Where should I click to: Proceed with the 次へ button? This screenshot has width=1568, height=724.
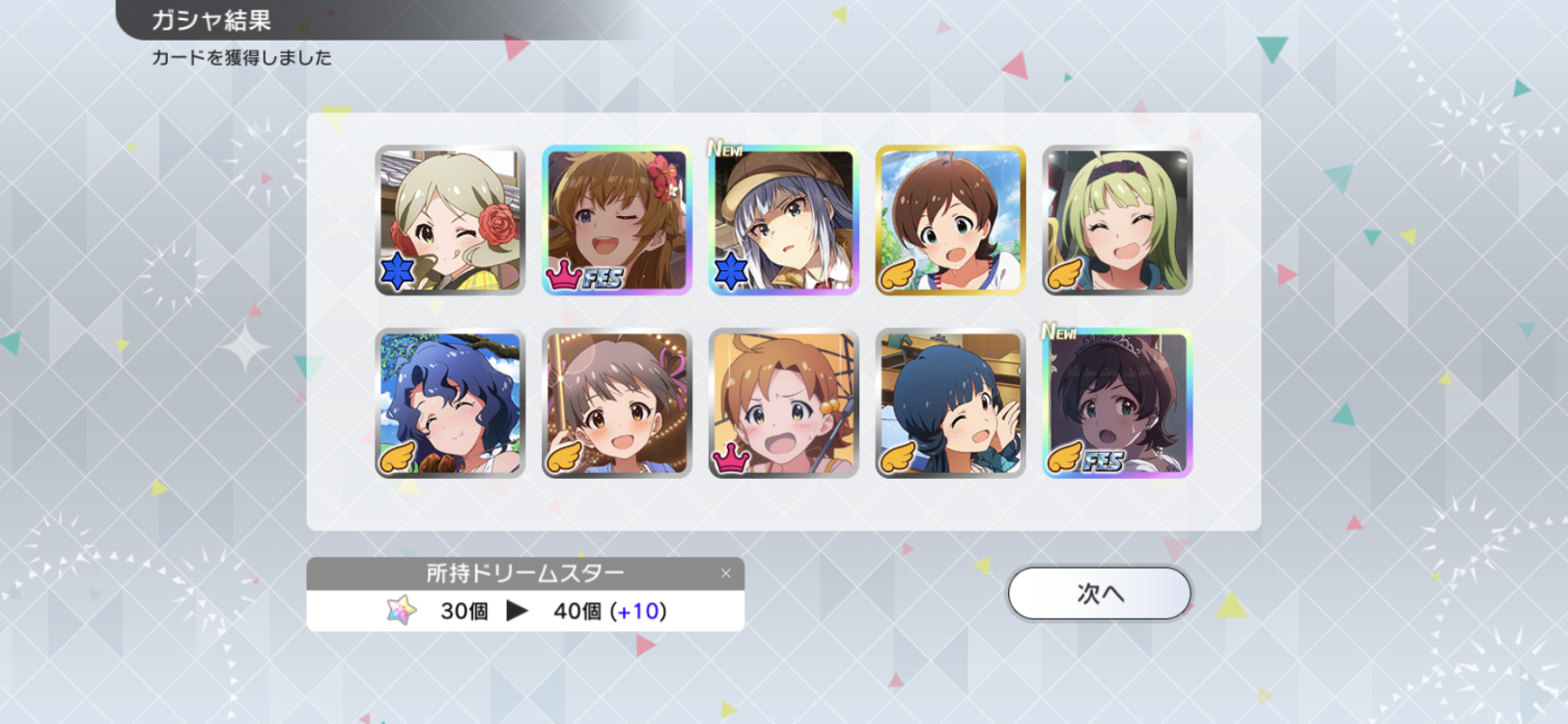pyautogui.click(x=1099, y=593)
